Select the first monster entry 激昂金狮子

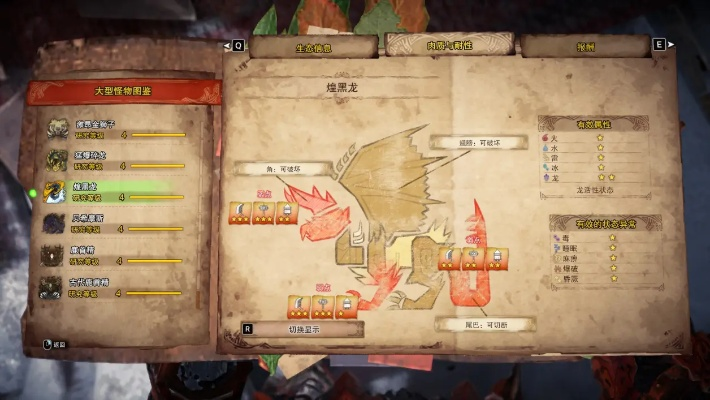pos(115,130)
